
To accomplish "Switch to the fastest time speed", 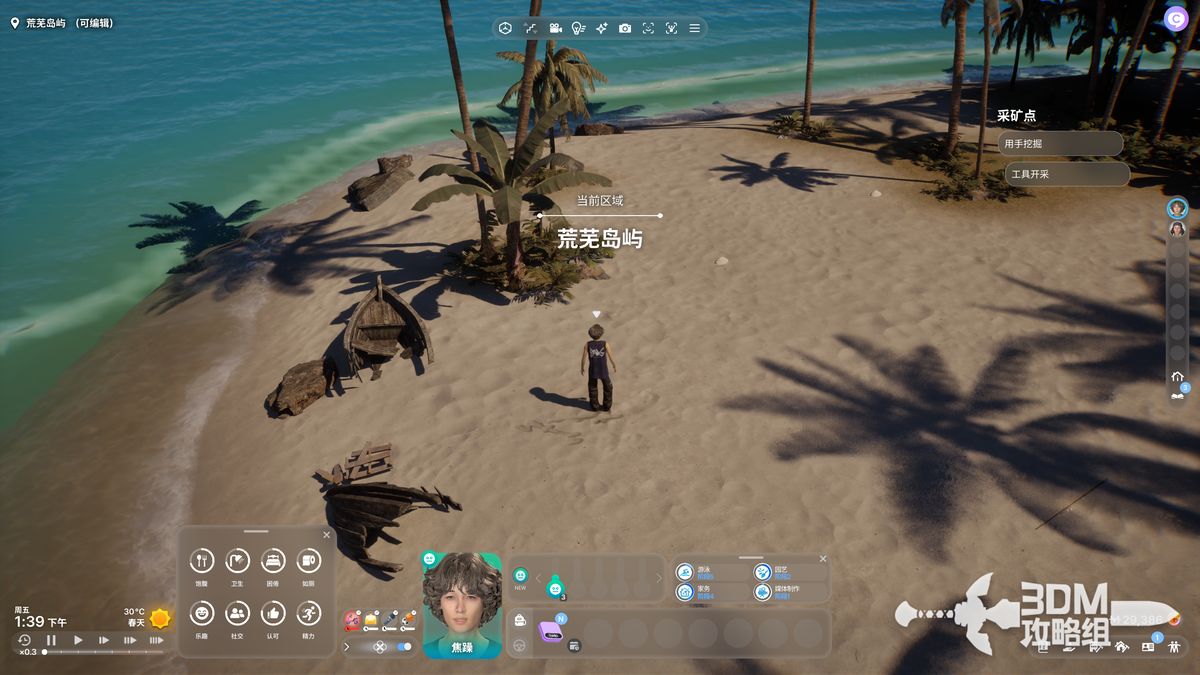I will 156,640.
